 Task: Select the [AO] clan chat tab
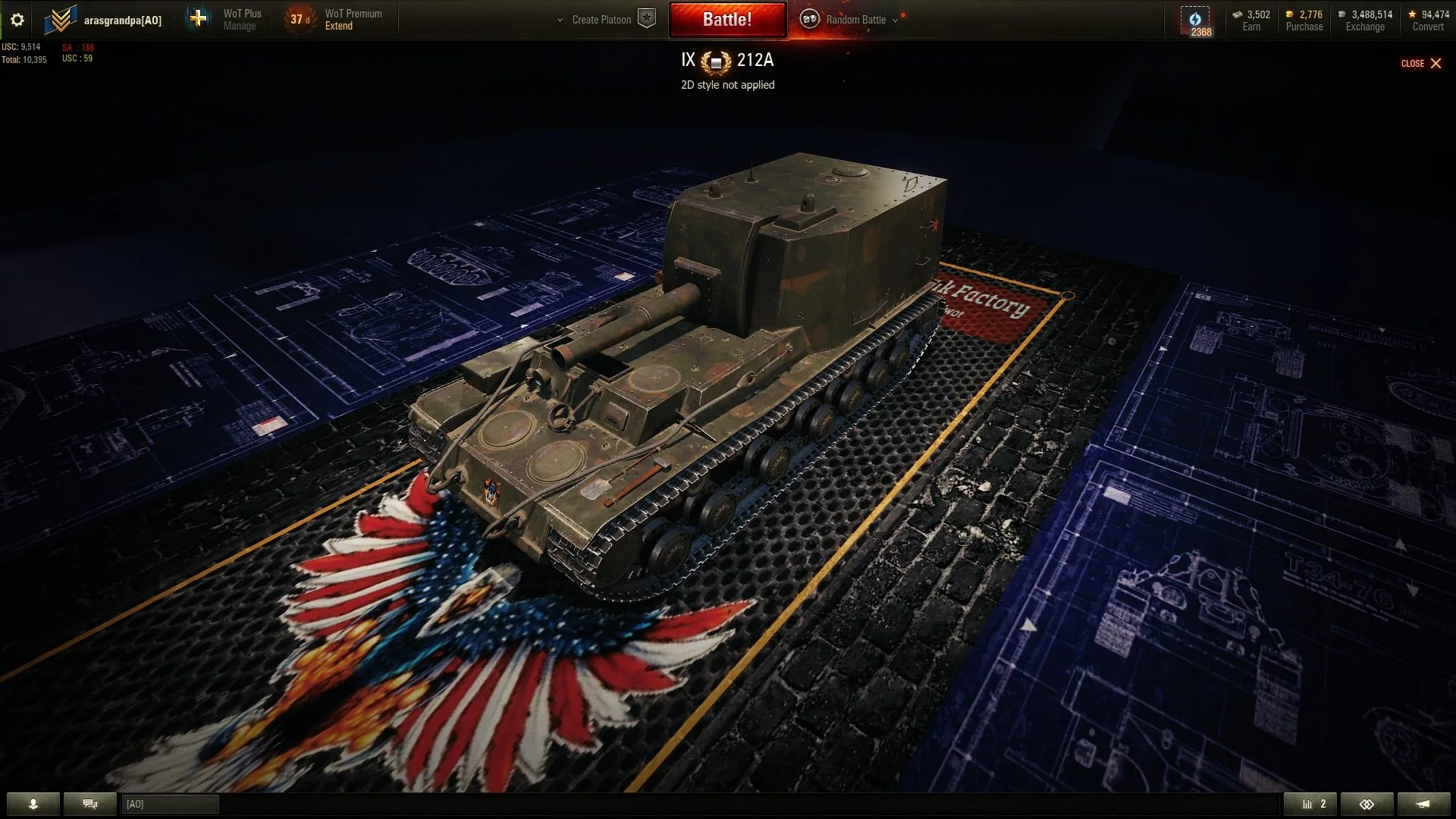[x=170, y=804]
